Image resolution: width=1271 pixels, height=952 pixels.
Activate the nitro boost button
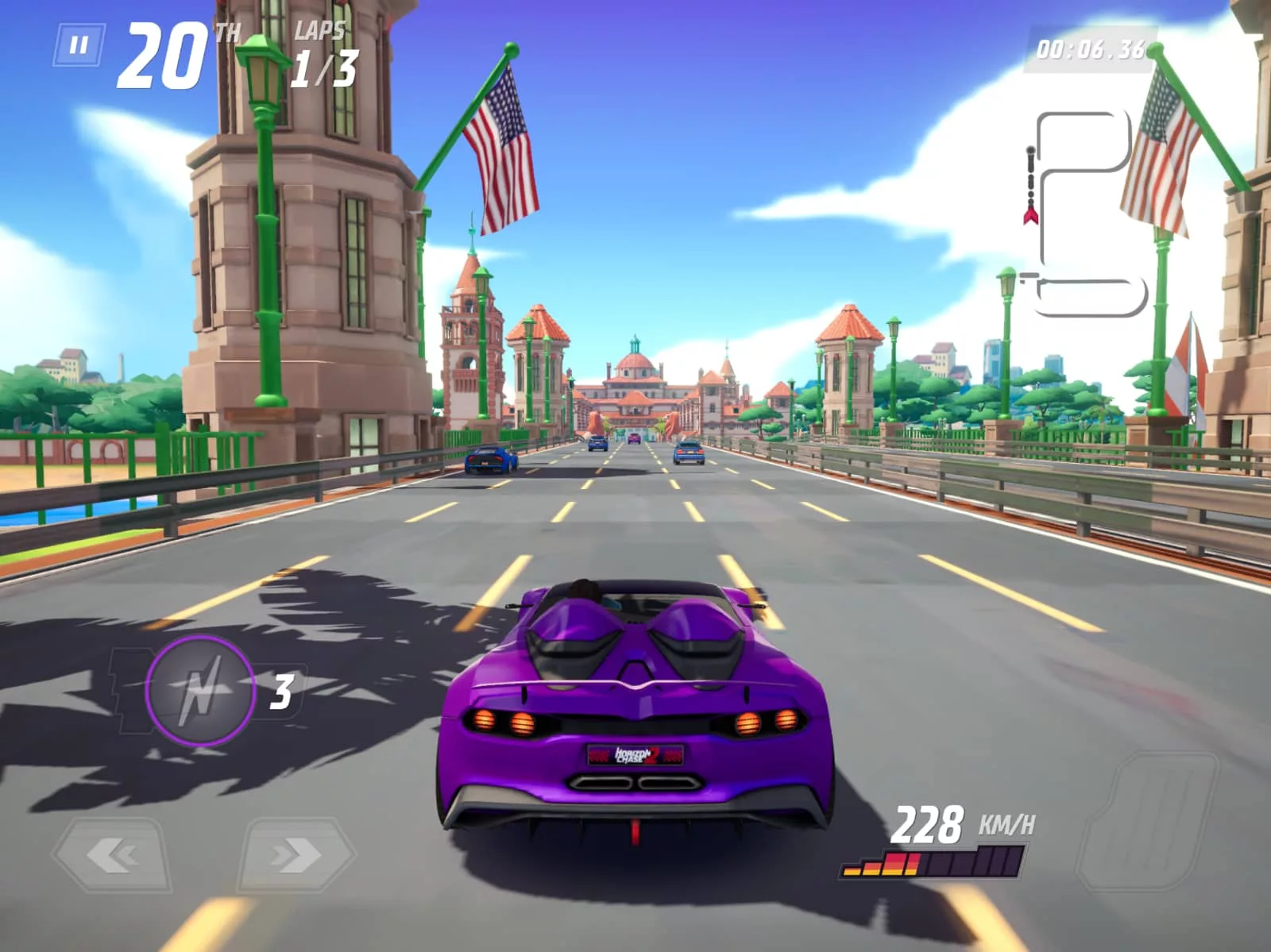point(199,692)
